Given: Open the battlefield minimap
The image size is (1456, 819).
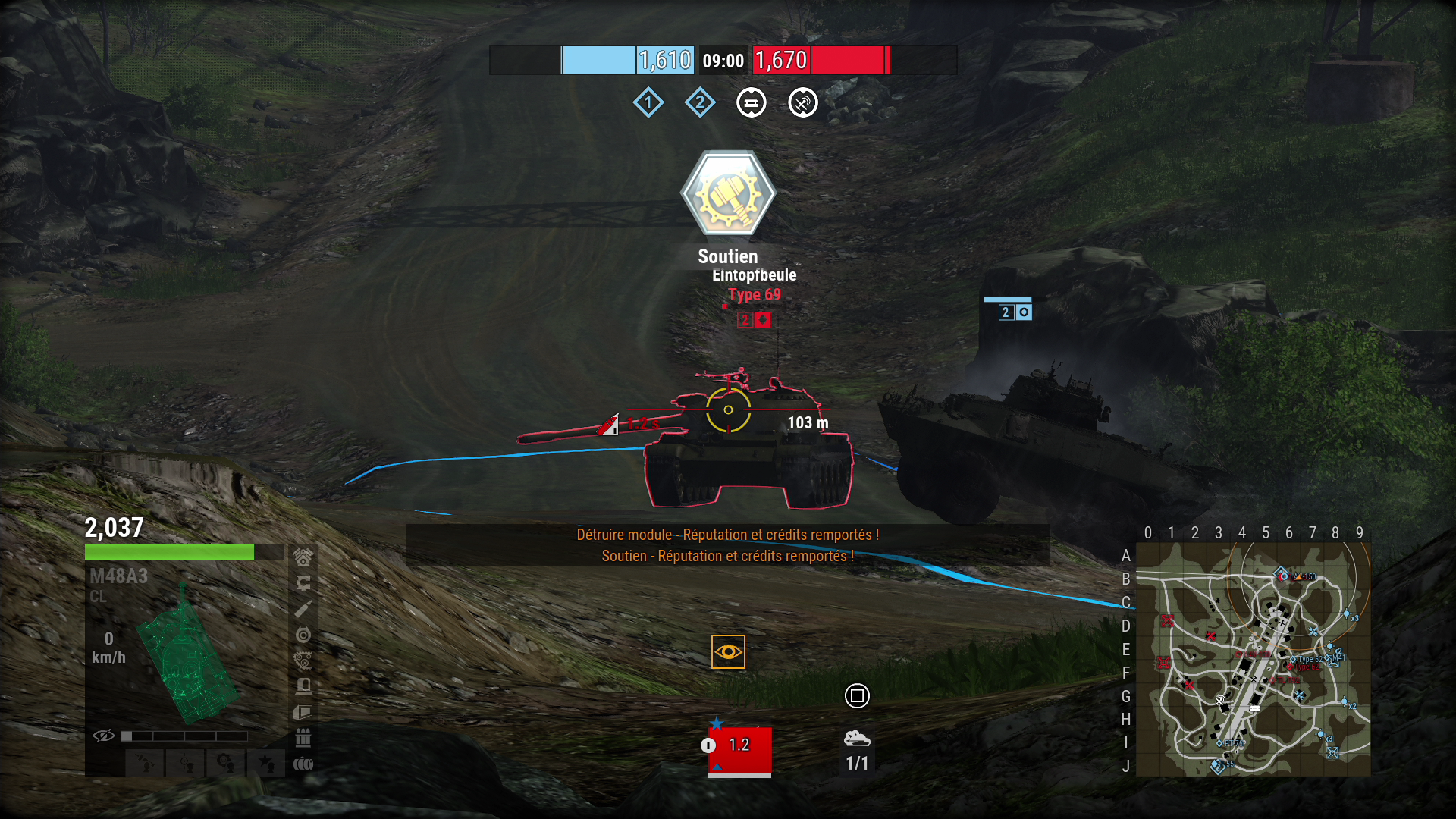Looking at the screenshot, I should click(x=1253, y=659).
